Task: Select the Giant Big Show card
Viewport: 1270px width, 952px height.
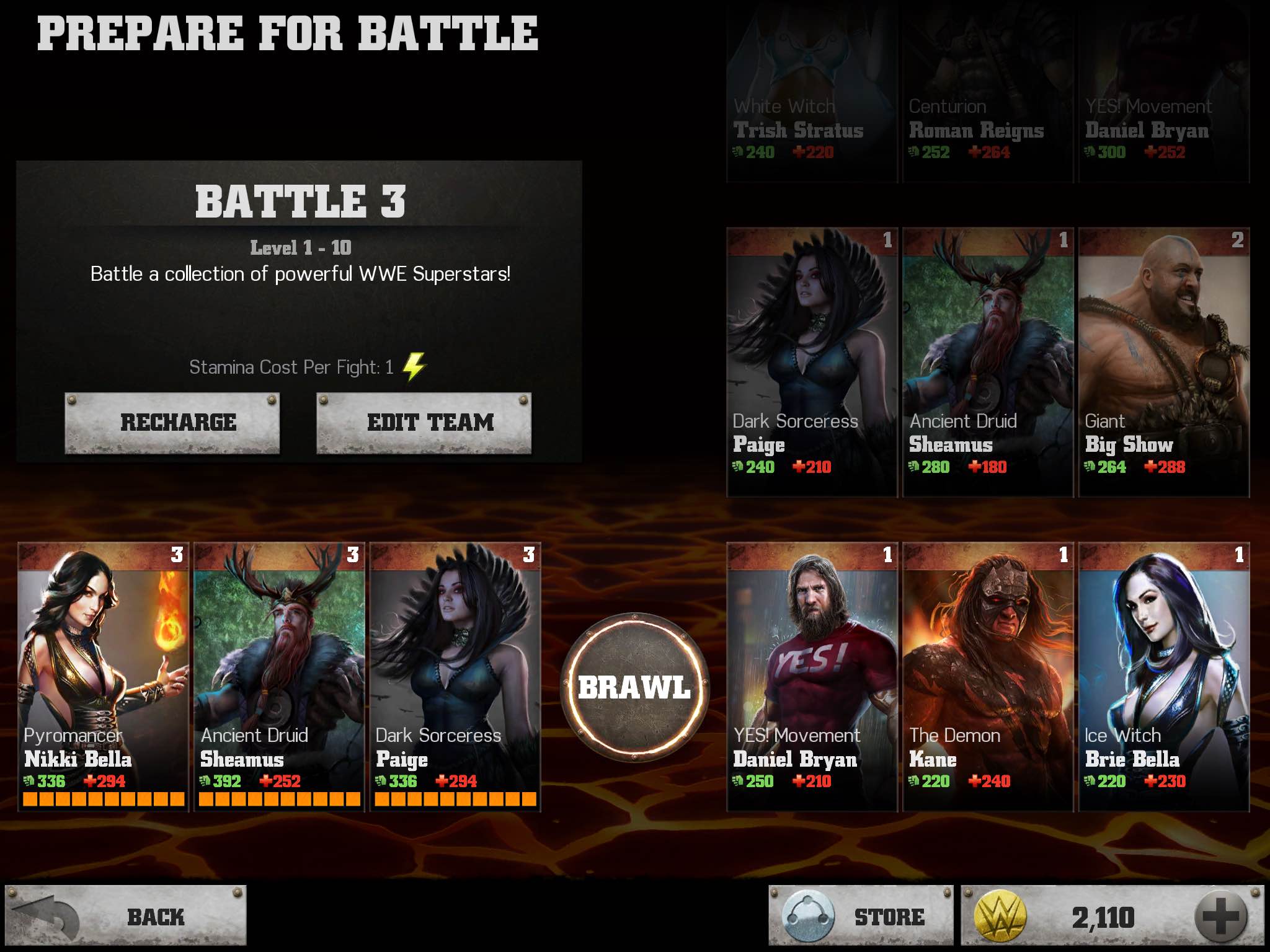Action: click(1164, 362)
